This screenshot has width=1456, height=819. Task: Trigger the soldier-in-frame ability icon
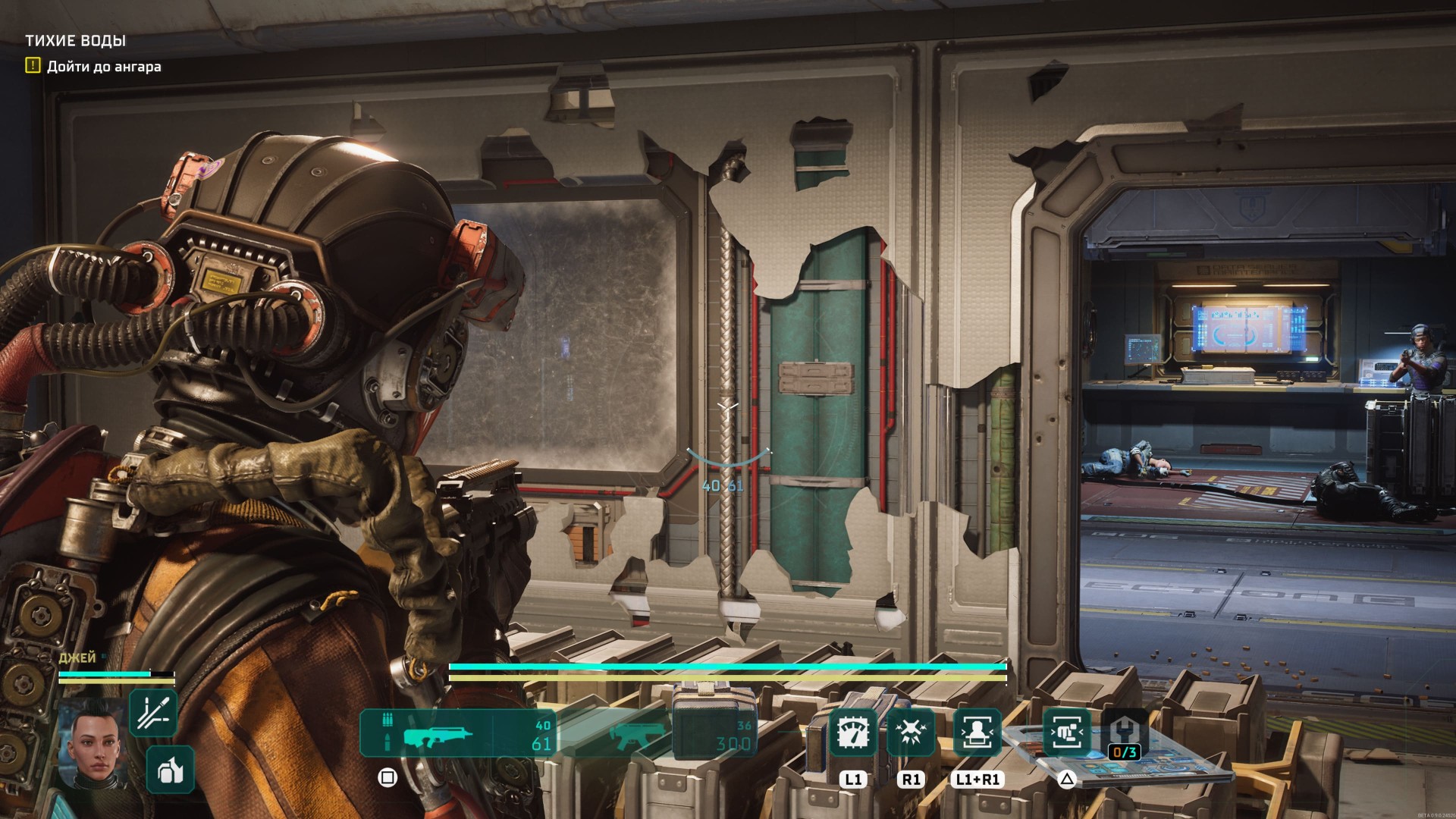(x=977, y=733)
